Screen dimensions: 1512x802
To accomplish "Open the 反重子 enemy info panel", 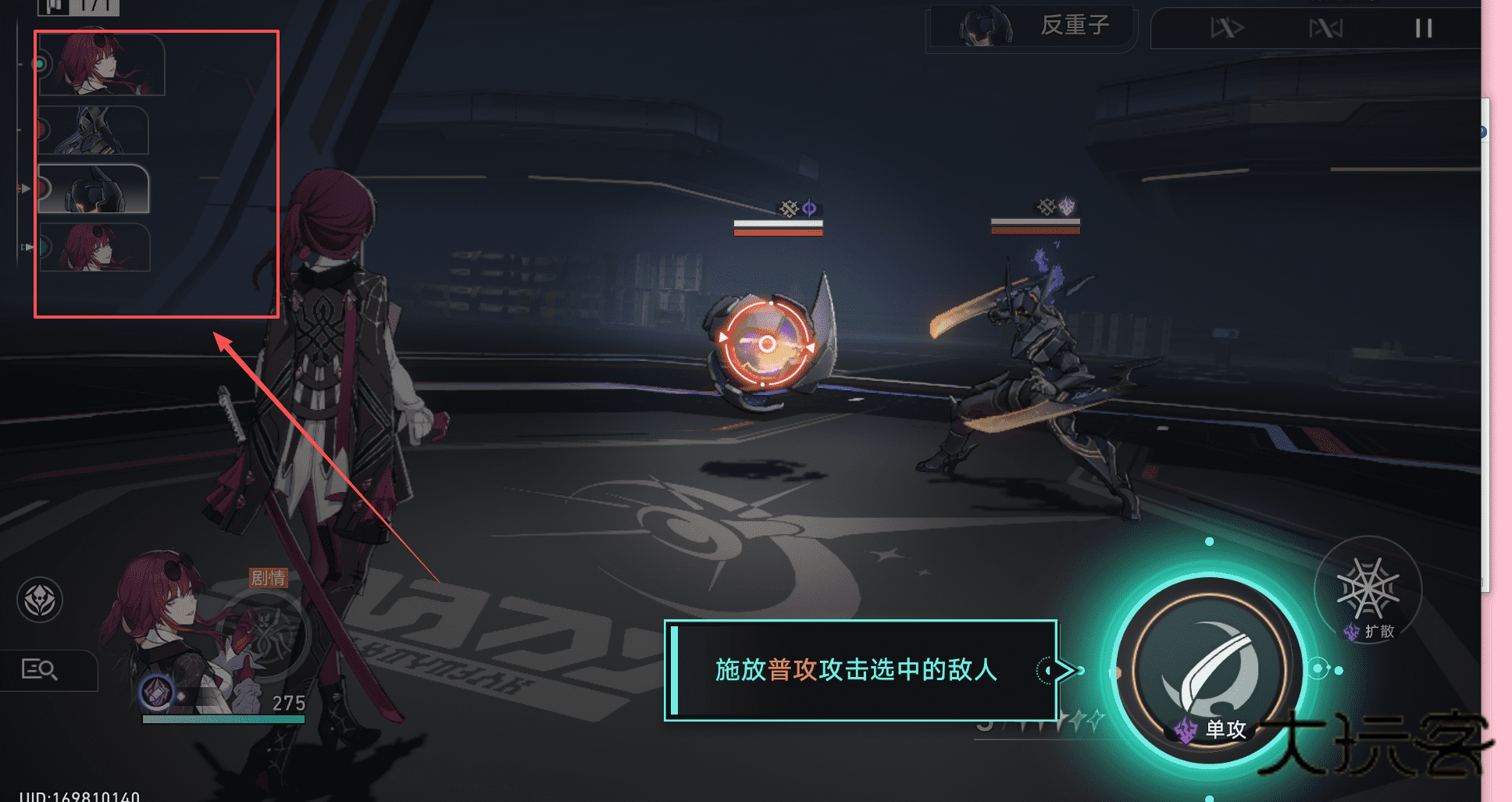I will pyautogui.click(x=1031, y=27).
